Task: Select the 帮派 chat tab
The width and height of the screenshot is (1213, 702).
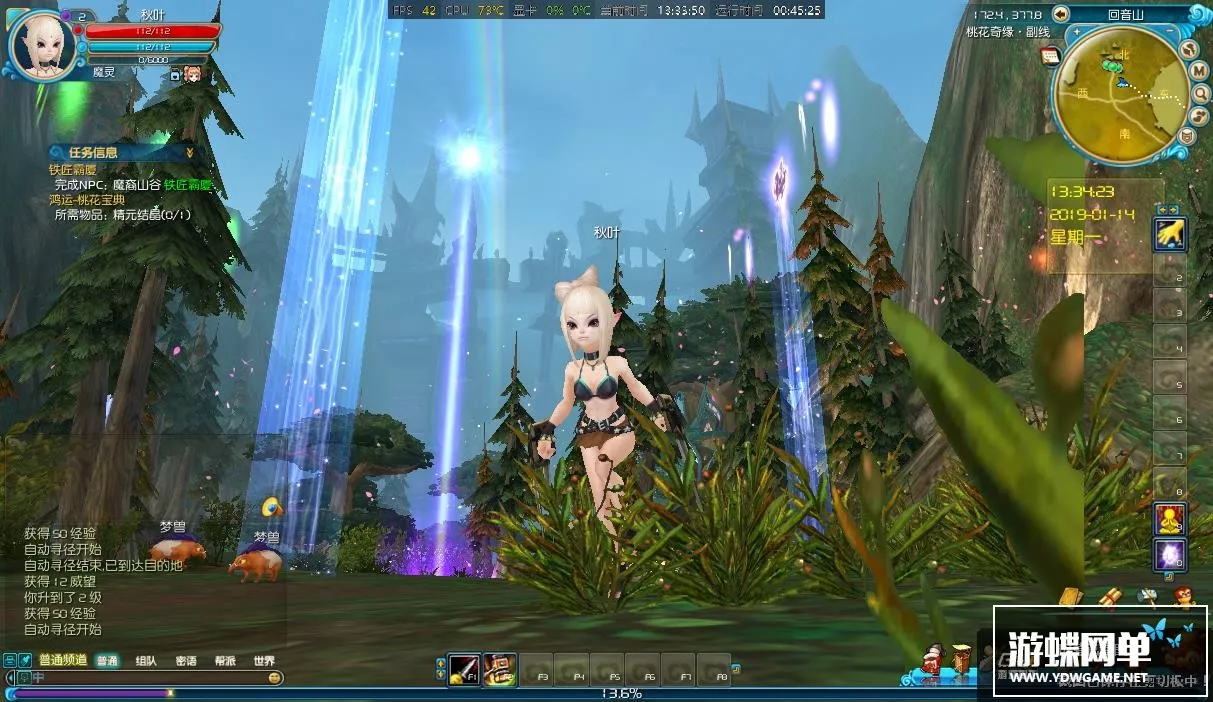Action: (225, 661)
